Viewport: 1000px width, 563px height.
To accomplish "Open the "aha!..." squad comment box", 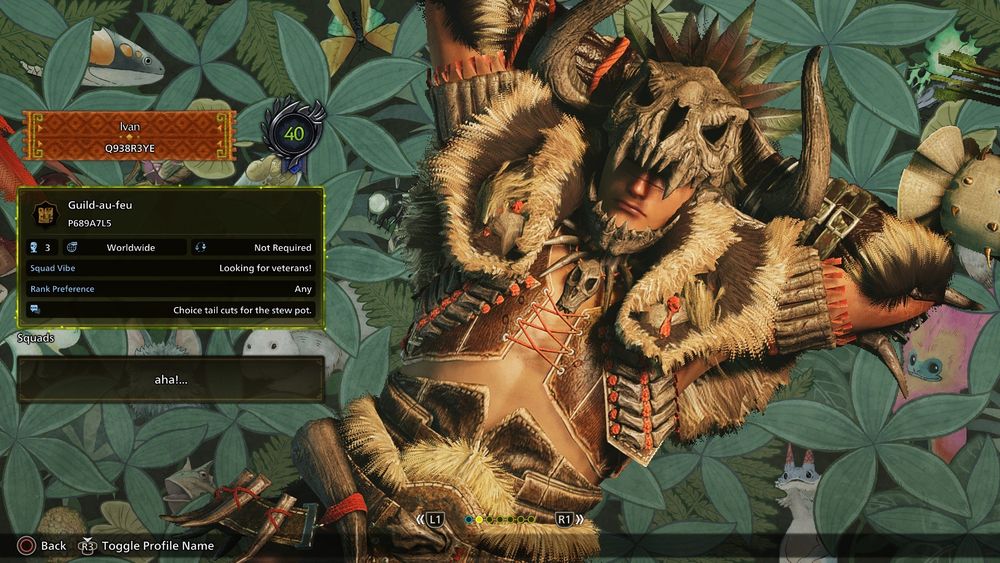I will click(170, 380).
